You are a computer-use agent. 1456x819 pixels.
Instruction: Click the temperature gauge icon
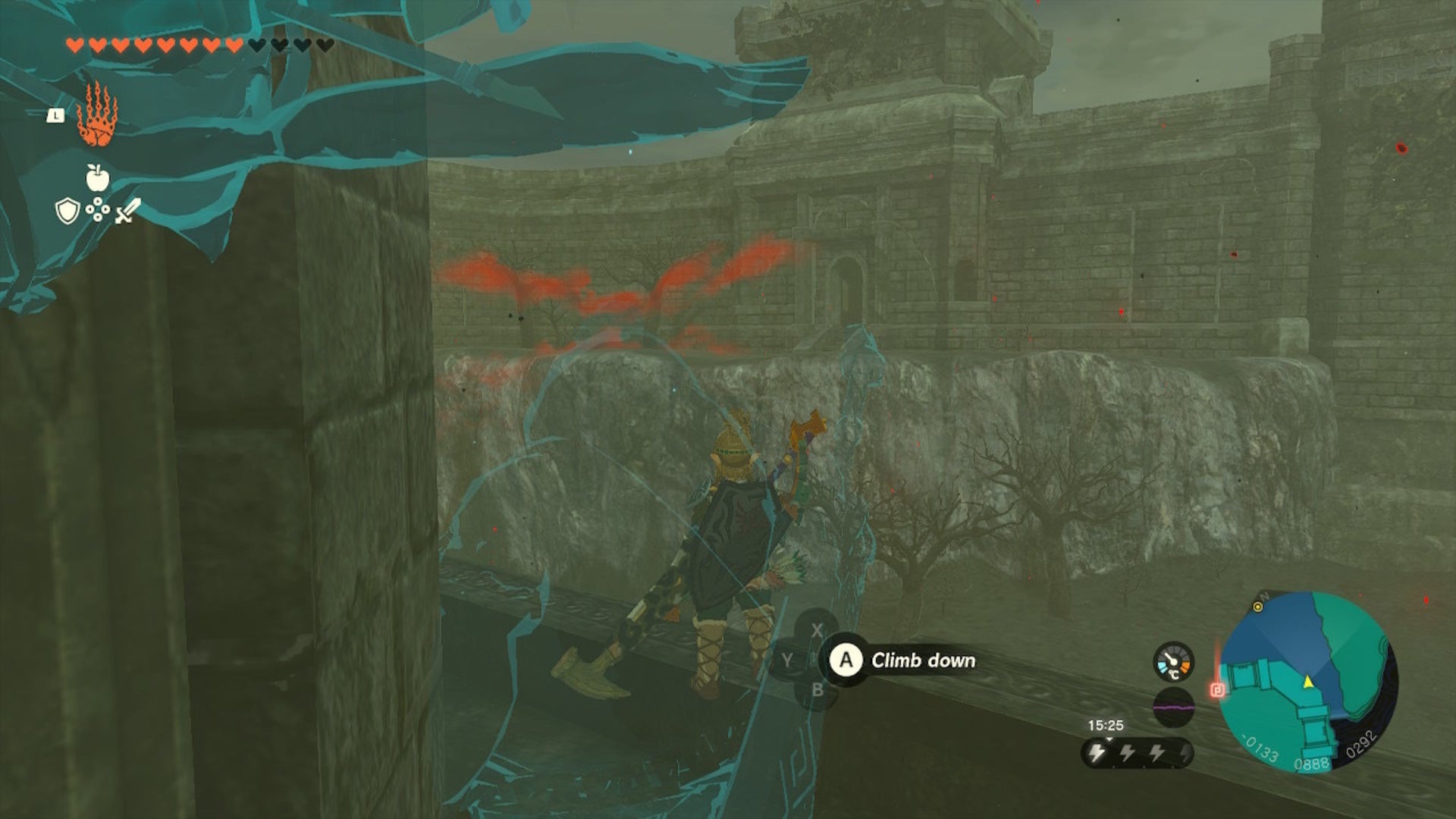click(1174, 662)
